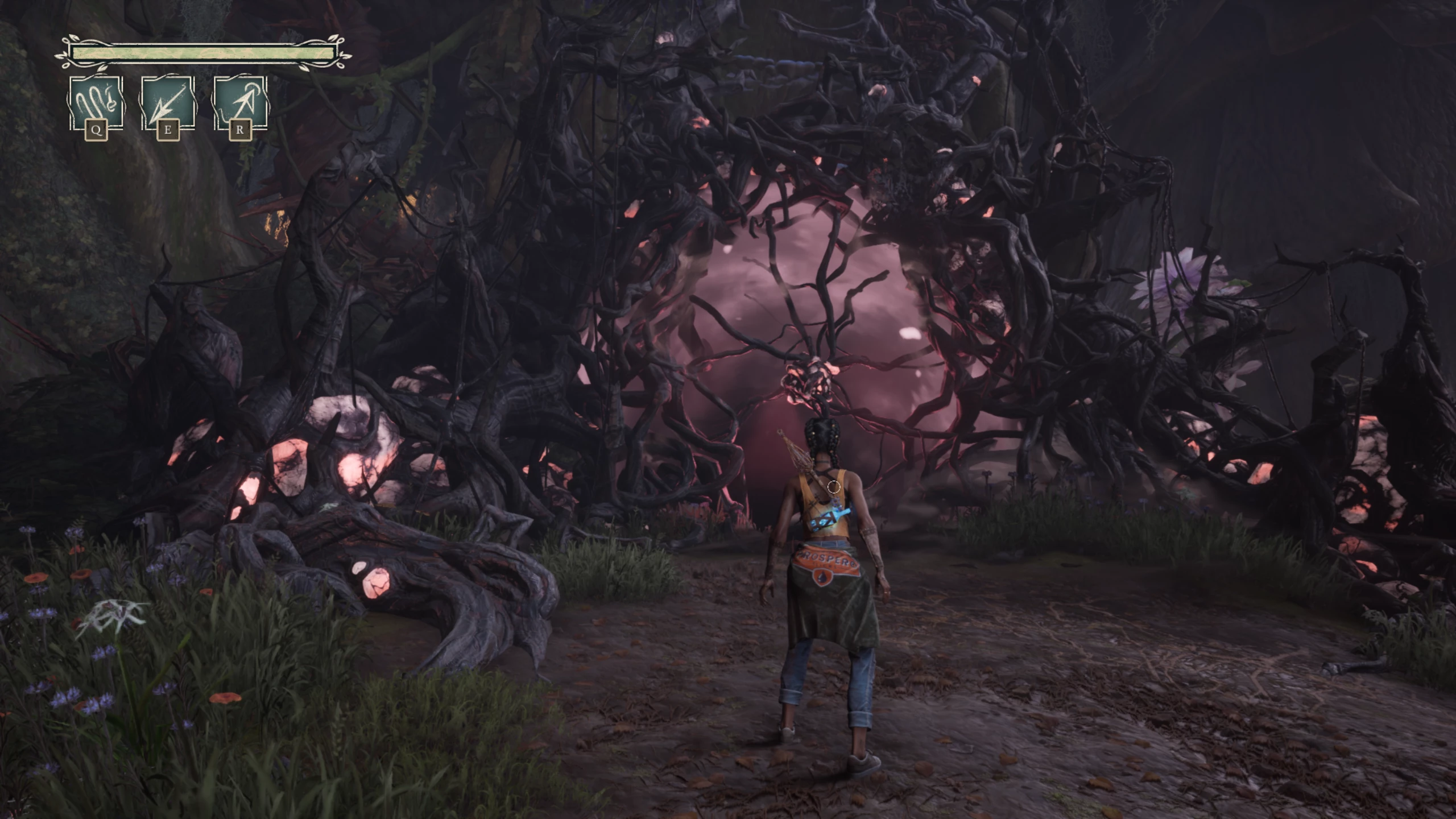The image size is (1456, 819).
Task: Use the upward arrow with crescent ability
Action: [240, 104]
